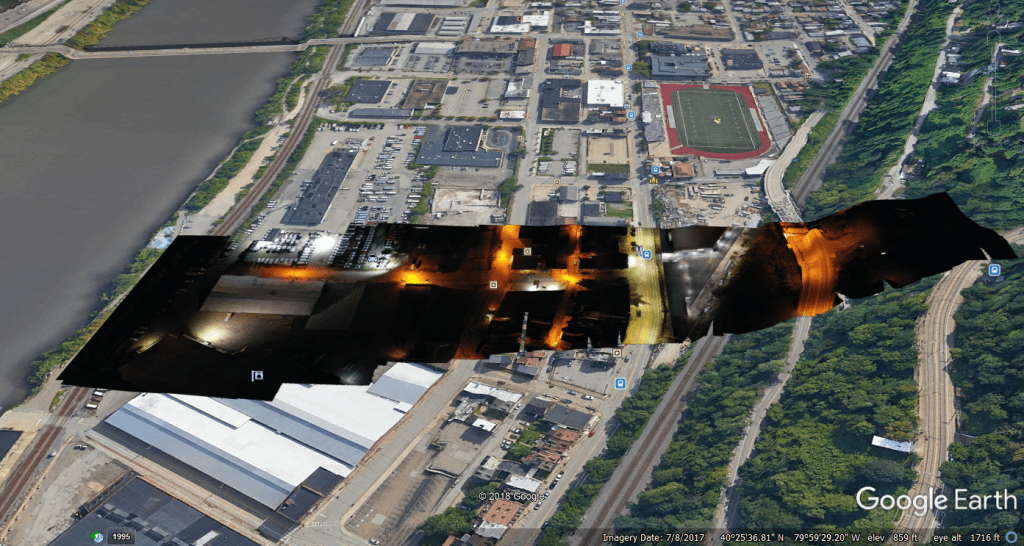The width and height of the screenshot is (1024, 546).
Task: Click the 1995 historical imagery year button
Action: [x=121, y=537]
